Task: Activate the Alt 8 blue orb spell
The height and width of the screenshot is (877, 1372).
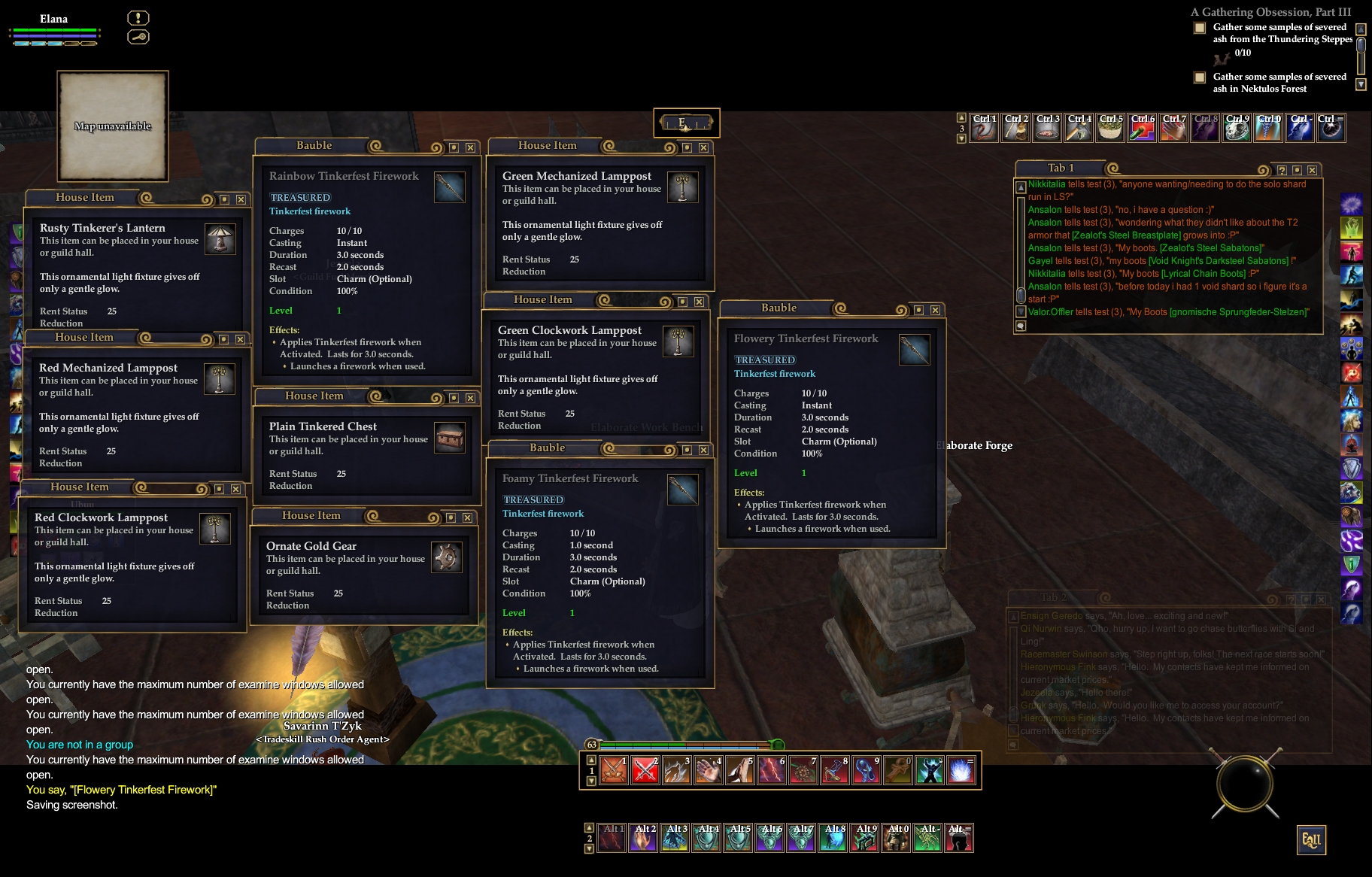Action: click(833, 838)
